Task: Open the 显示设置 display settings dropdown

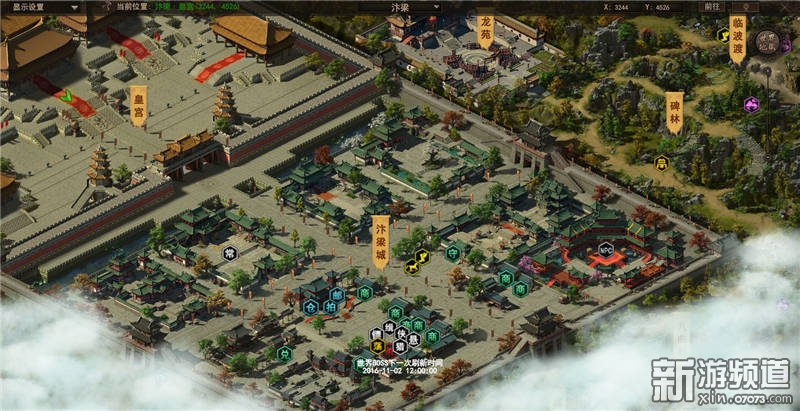Action: (x=28, y=6)
